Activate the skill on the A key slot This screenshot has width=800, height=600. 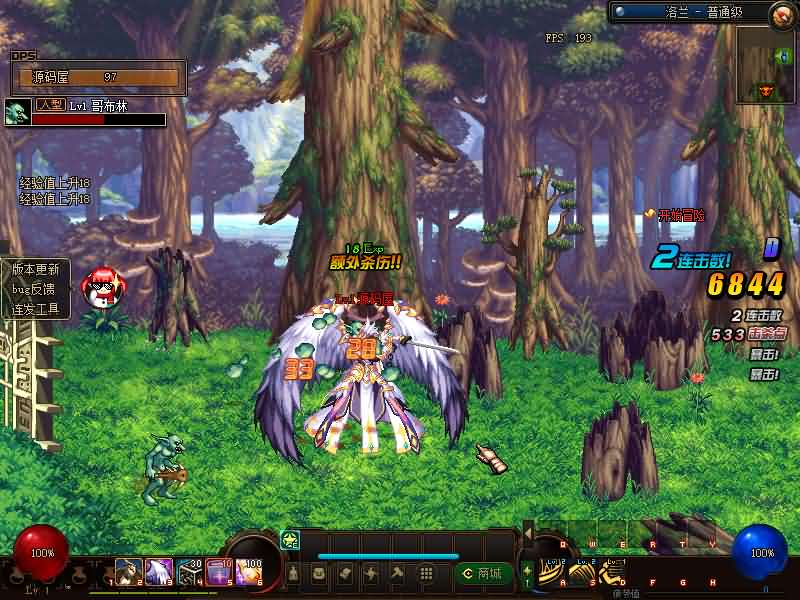coord(551,572)
